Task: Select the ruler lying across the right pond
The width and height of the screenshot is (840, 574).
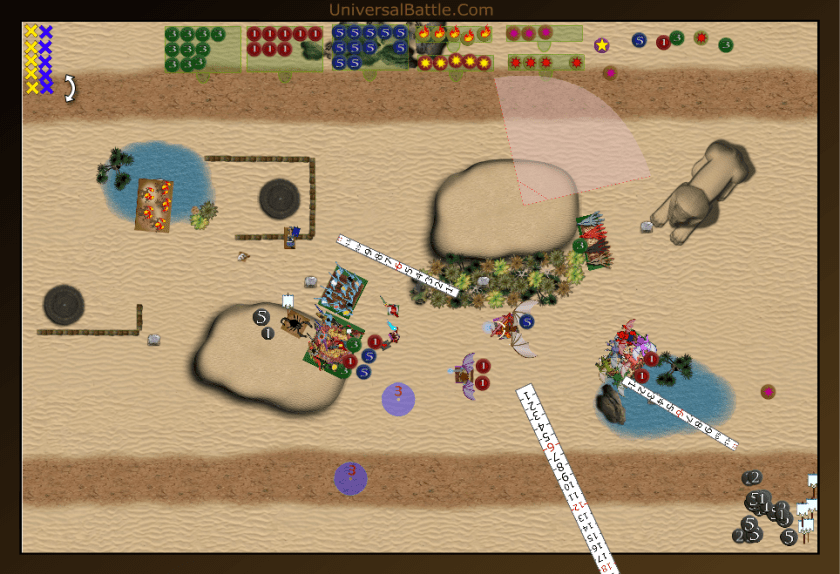Action: pos(680,411)
